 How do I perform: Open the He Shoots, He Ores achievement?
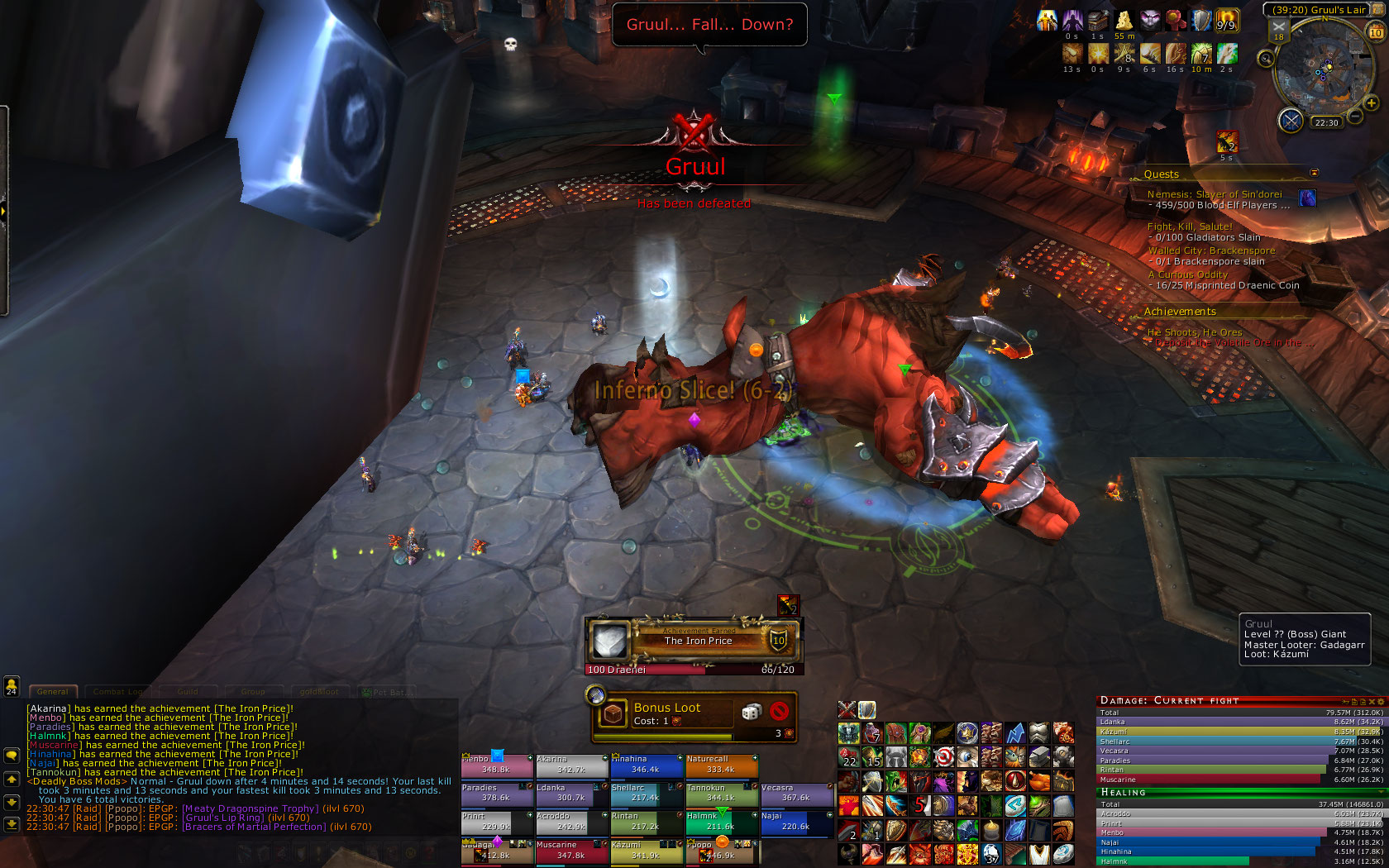tap(1195, 332)
